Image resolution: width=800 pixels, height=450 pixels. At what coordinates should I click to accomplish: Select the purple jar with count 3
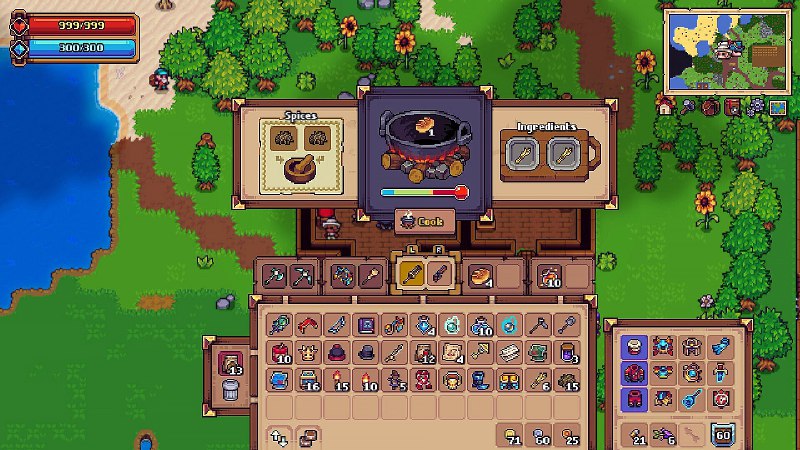click(x=568, y=352)
